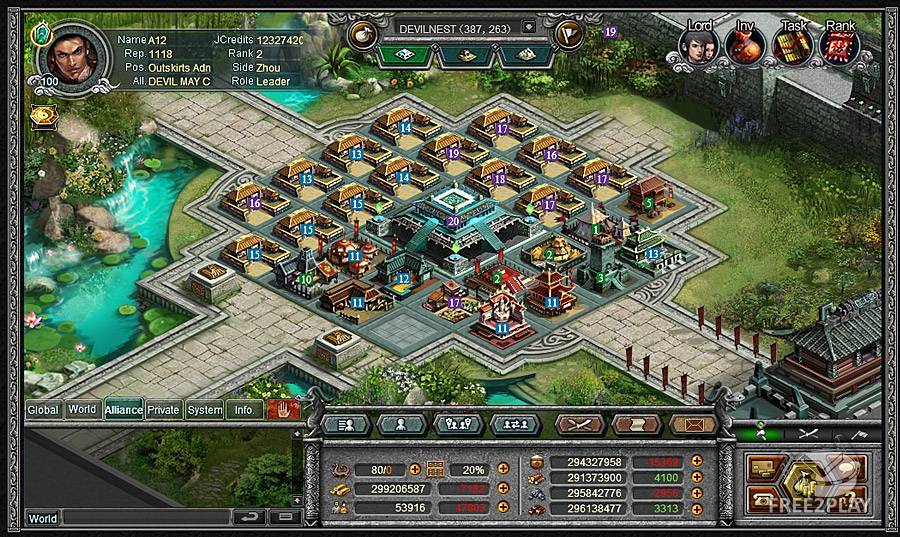Open the DEVILNEST city dropdown
The height and width of the screenshot is (537, 900).
pyautogui.click(x=529, y=27)
